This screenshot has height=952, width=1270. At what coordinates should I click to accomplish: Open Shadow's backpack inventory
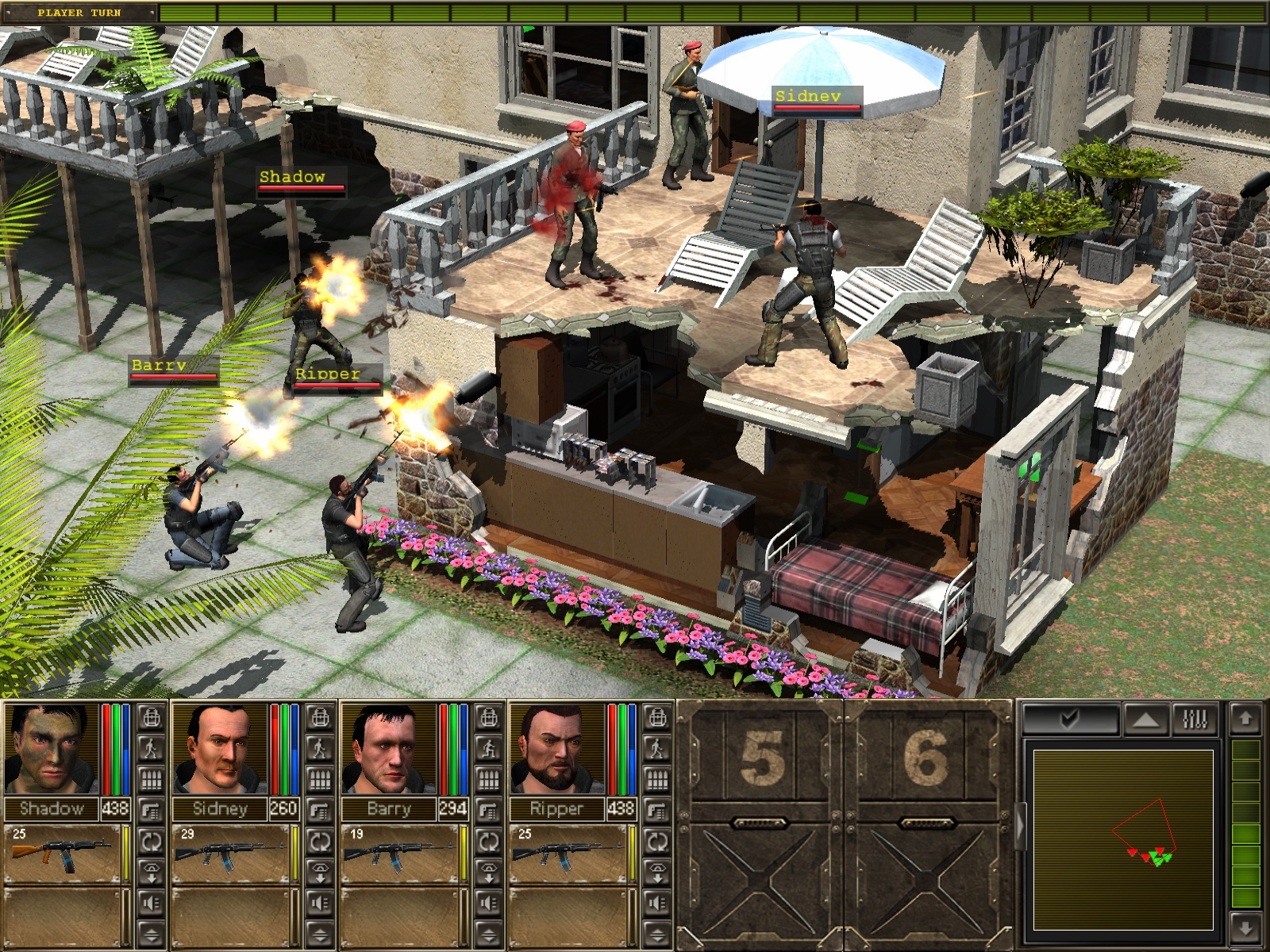(x=151, y=718)
